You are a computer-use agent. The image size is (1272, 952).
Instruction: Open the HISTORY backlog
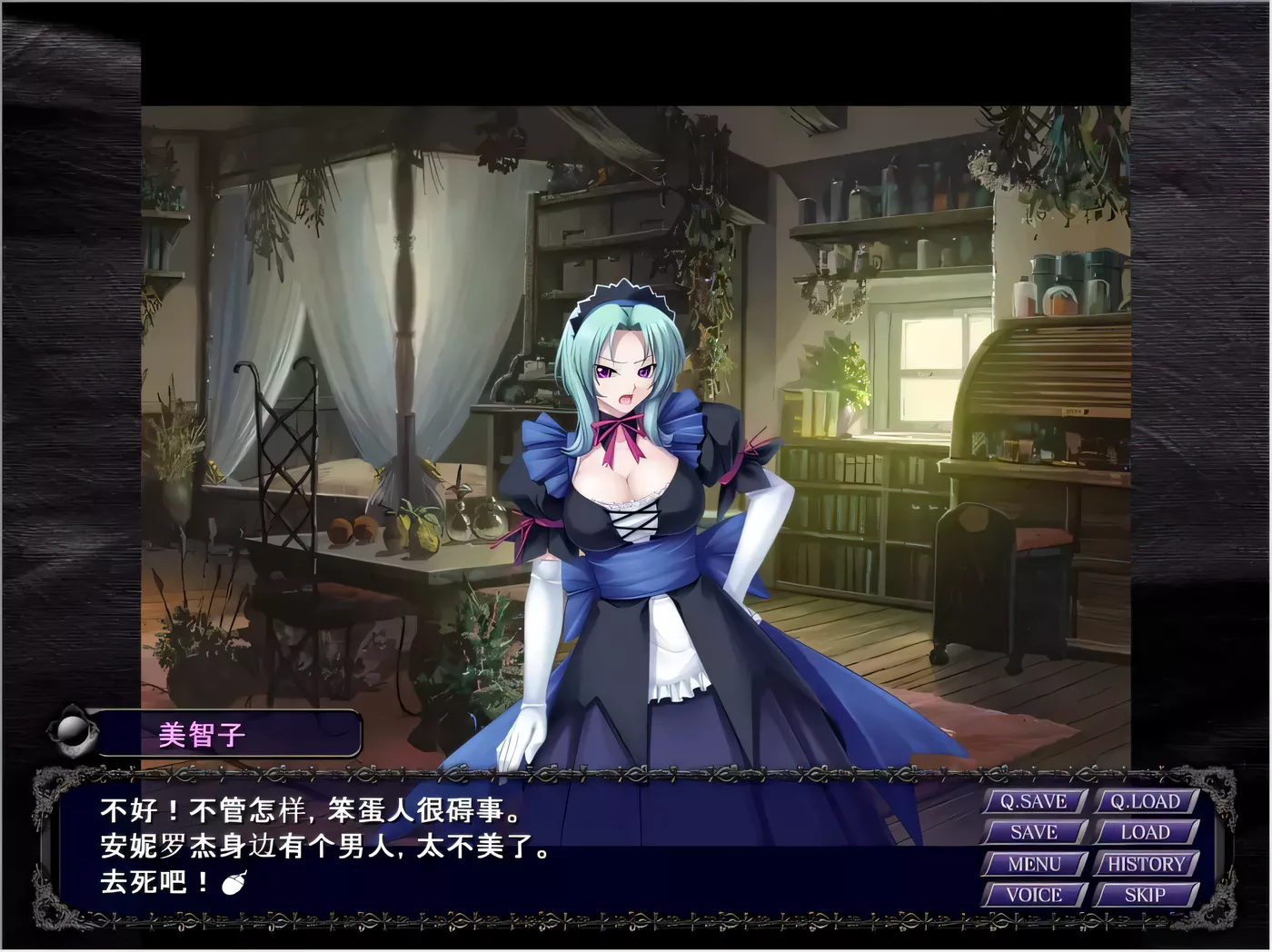pyautogui.click(x=1147, y=863)
